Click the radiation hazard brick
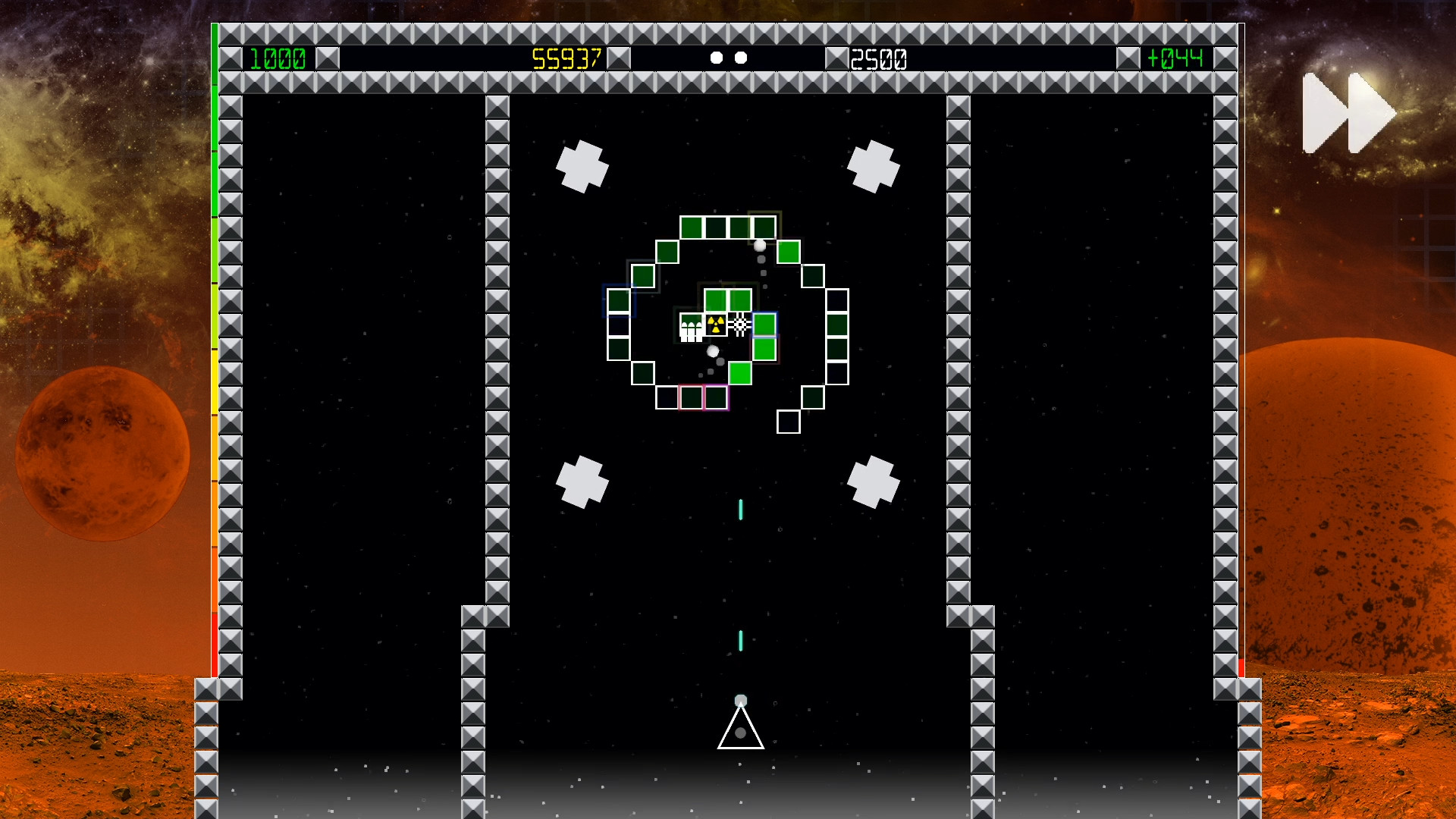 pyautogui.click(x=716, y=324)
